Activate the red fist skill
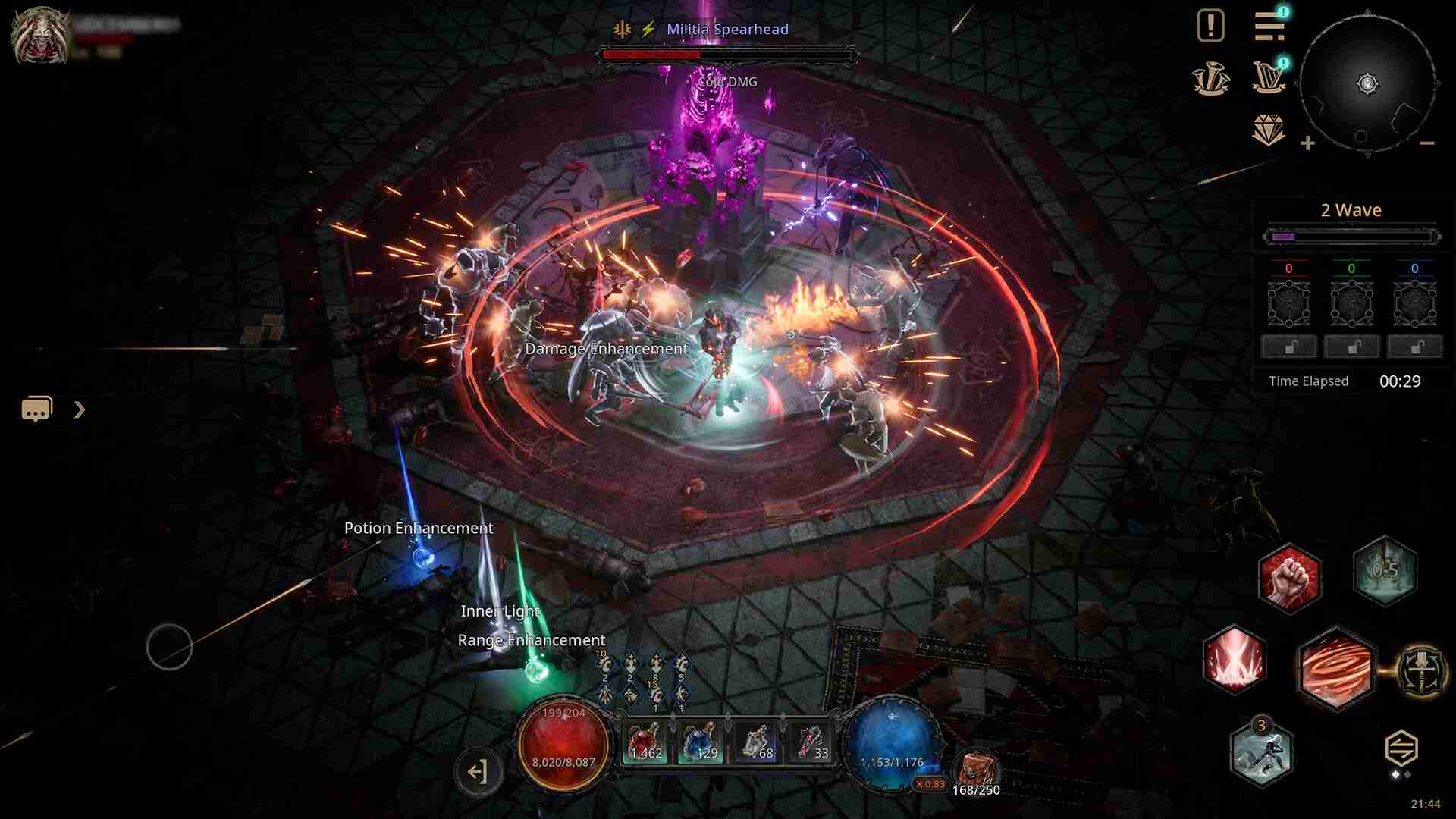This screenshot has height=819, width=1456. coord(1288,576)
